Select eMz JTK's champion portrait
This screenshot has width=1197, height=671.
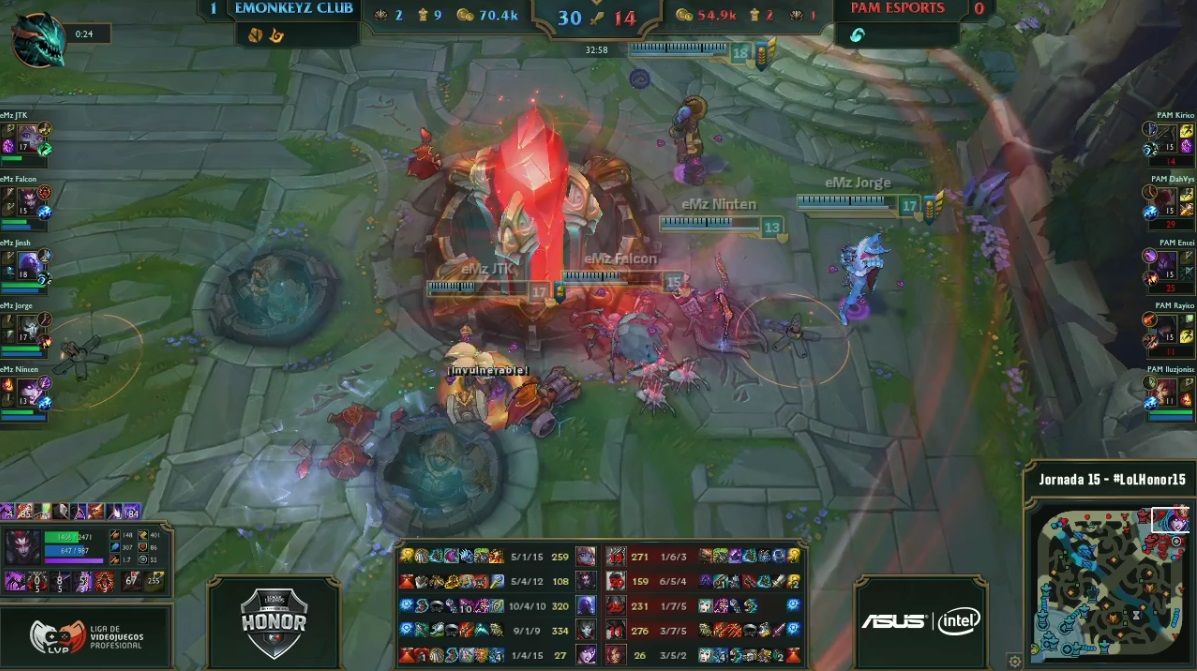(28, 137)
